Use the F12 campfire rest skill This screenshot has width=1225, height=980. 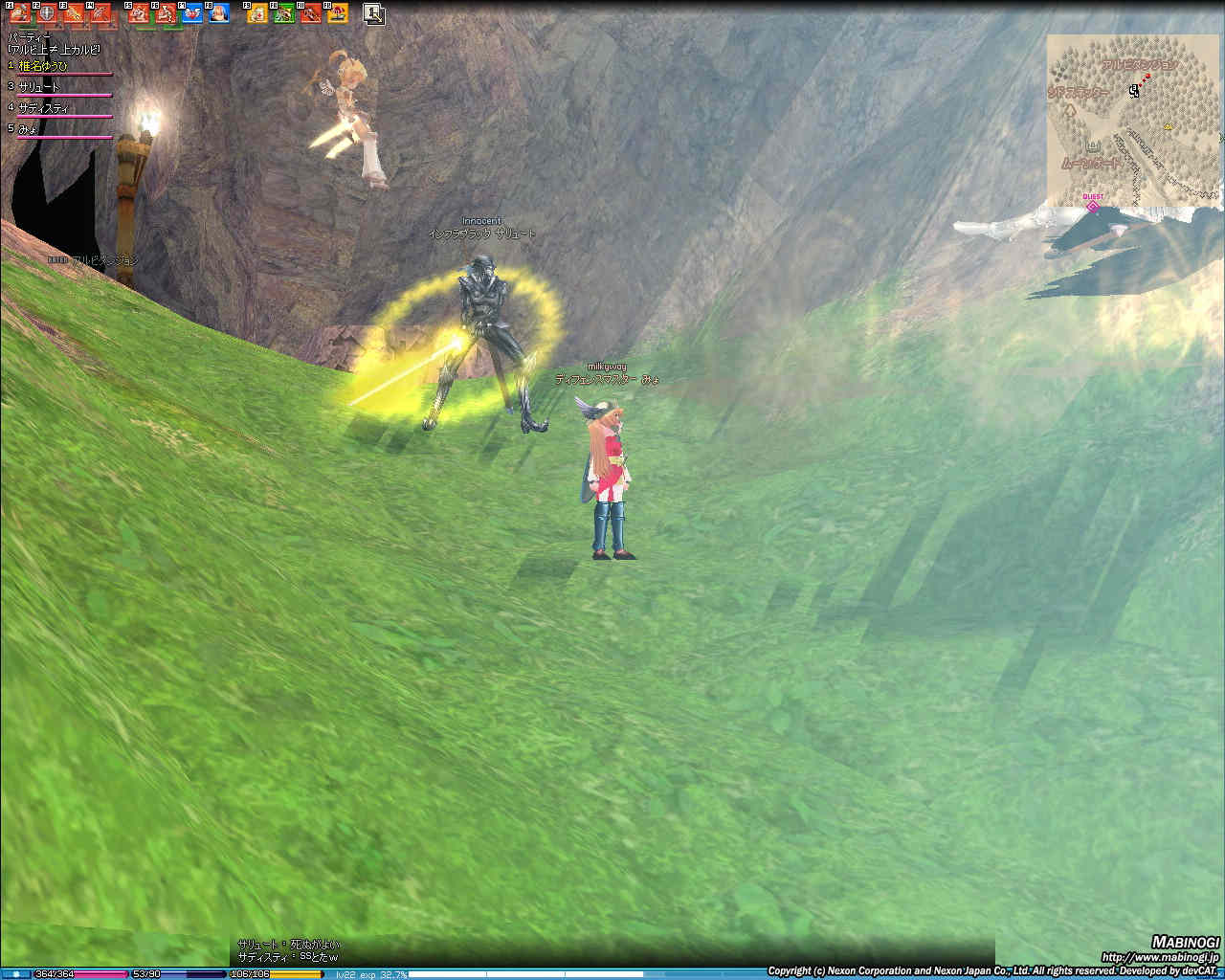coord(337,13)
